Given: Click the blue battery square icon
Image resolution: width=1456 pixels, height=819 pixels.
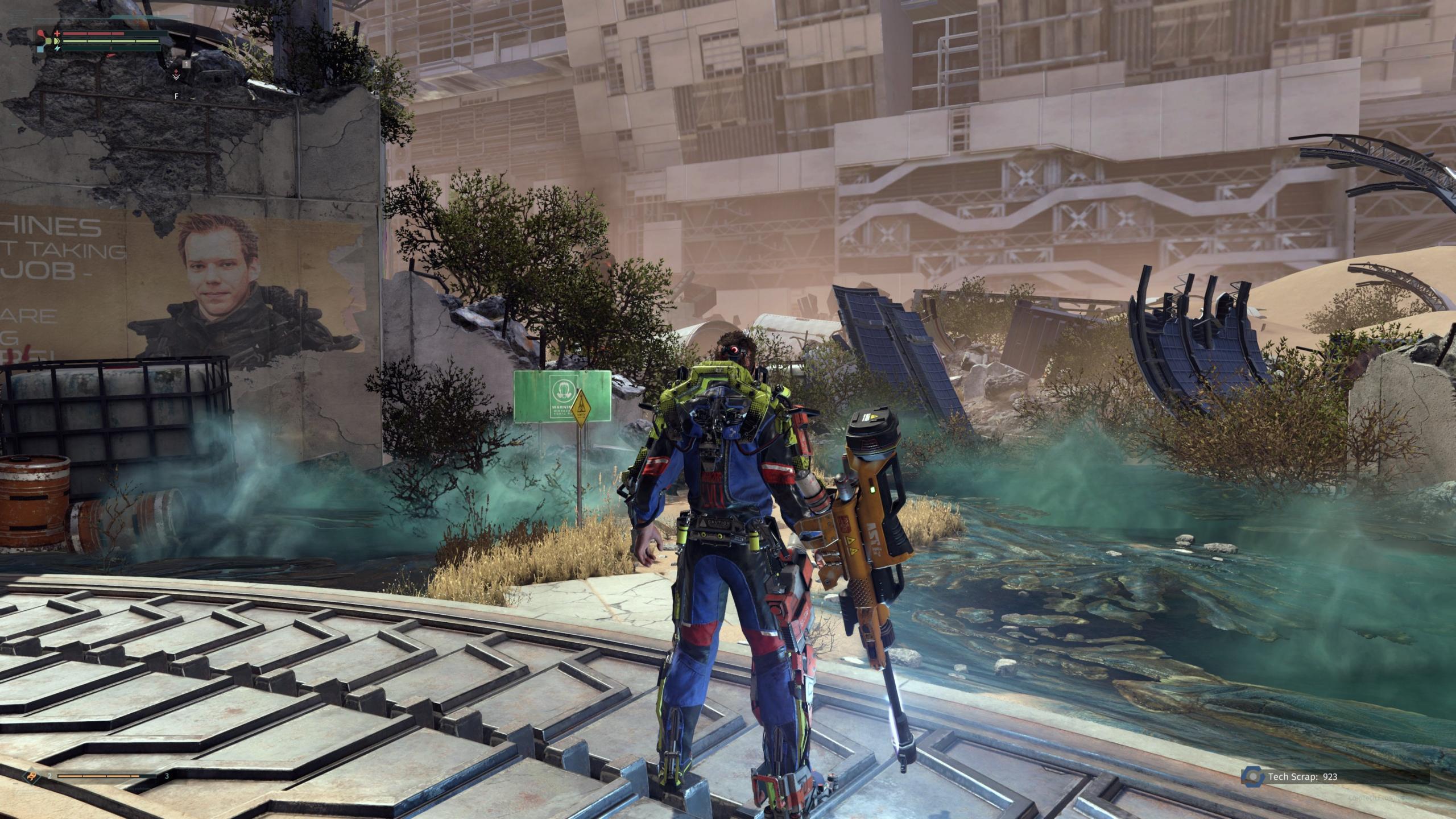Looking at the screenshot, I should click(x=40, y=50).
